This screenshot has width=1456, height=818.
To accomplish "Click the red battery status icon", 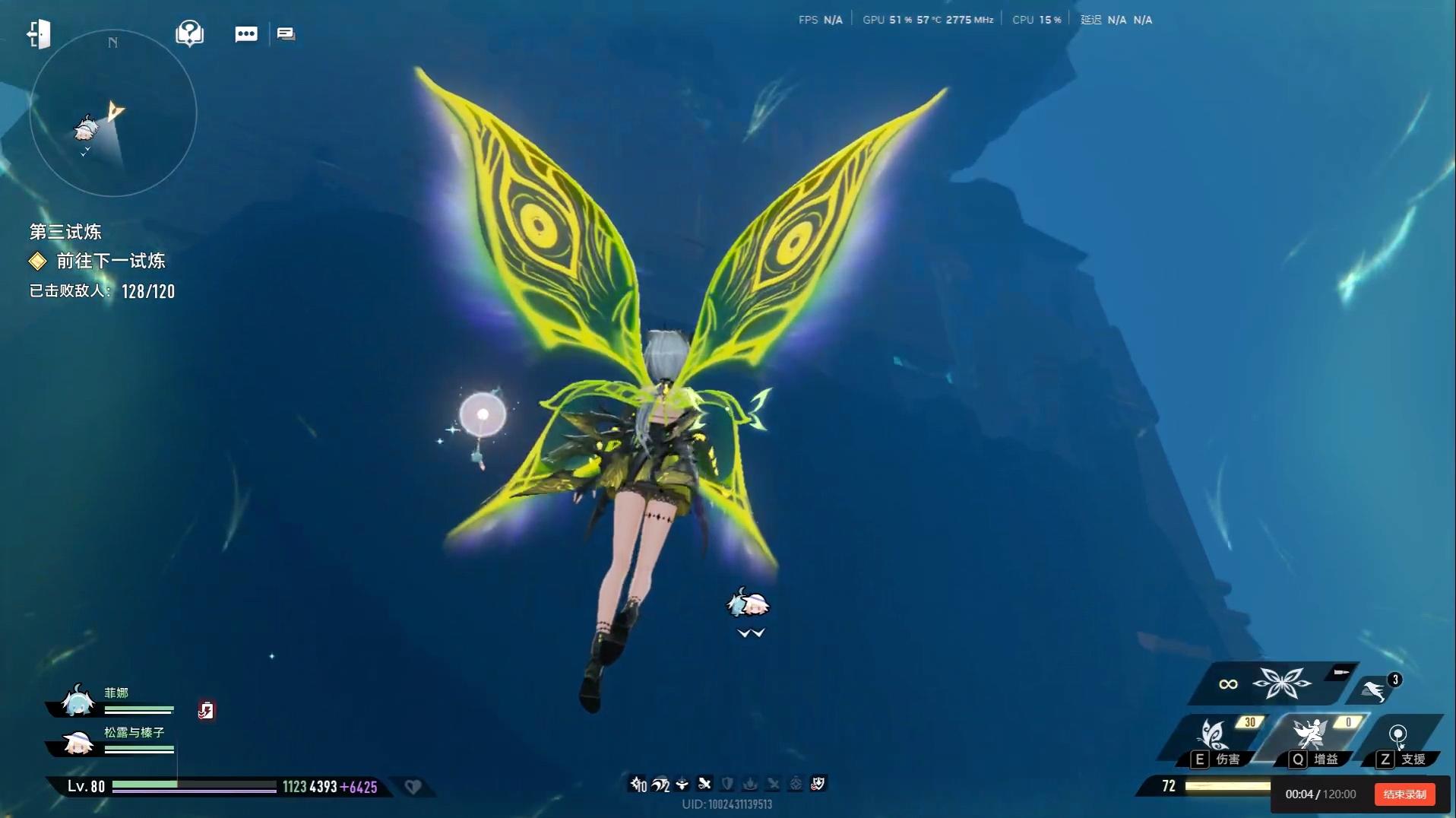I will 206,711.
